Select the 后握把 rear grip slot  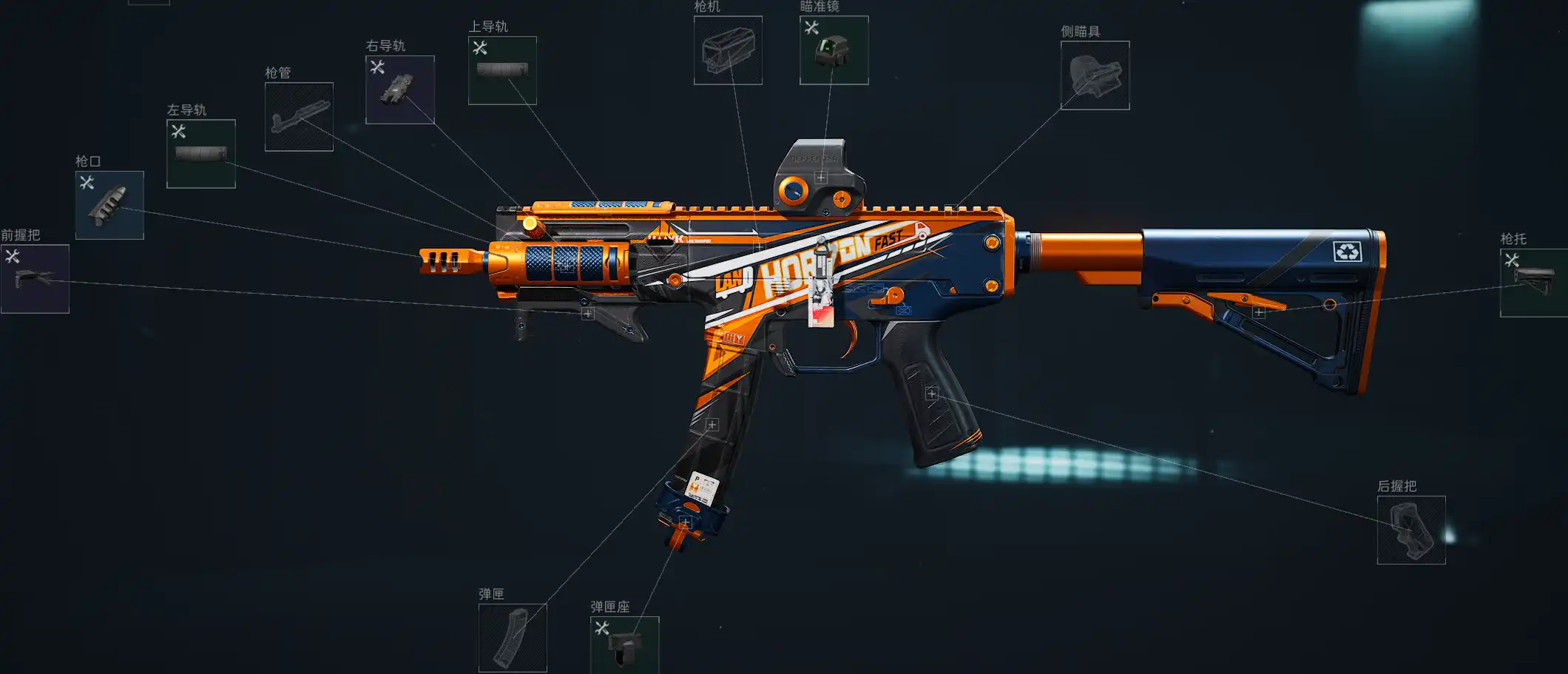pos(1411,530)
